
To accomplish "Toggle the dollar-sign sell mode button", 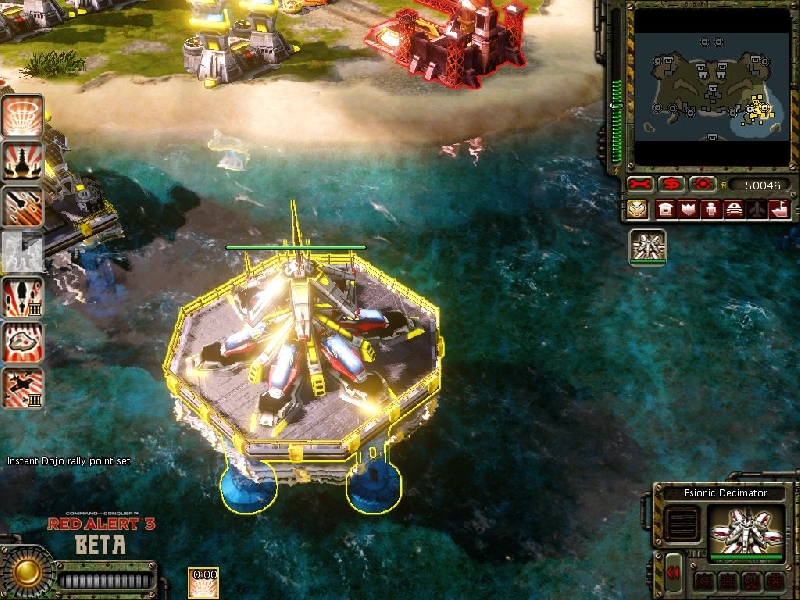I will 671,185.
